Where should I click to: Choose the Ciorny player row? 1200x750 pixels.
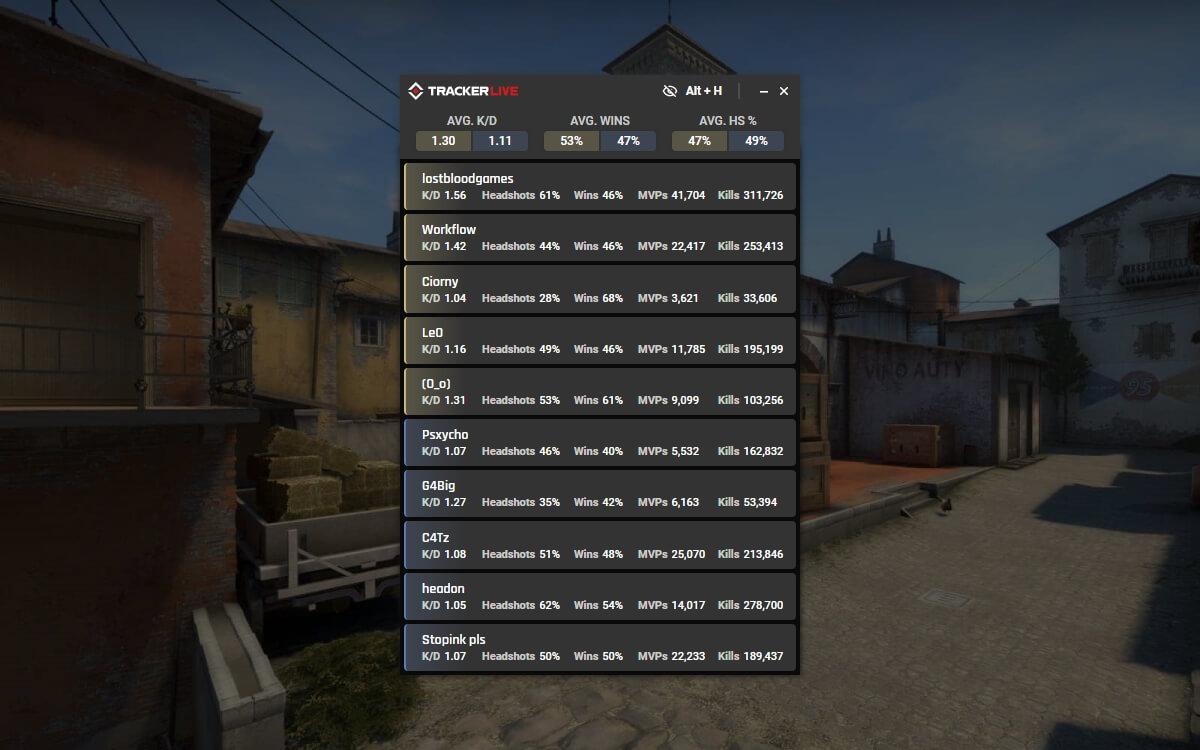[x=600, y=289]
